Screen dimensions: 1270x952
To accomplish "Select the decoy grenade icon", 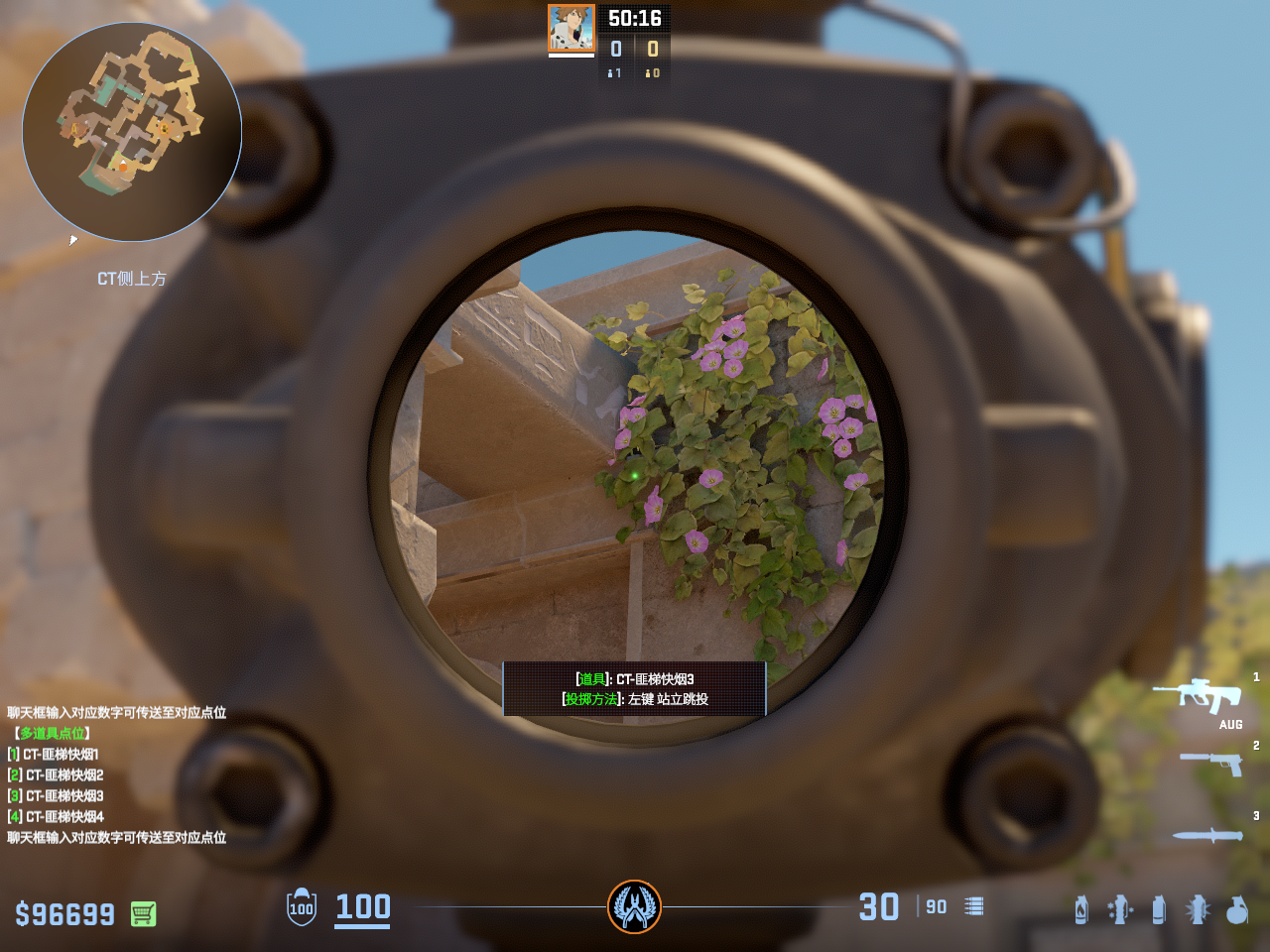I will [x=1120, y=909].
